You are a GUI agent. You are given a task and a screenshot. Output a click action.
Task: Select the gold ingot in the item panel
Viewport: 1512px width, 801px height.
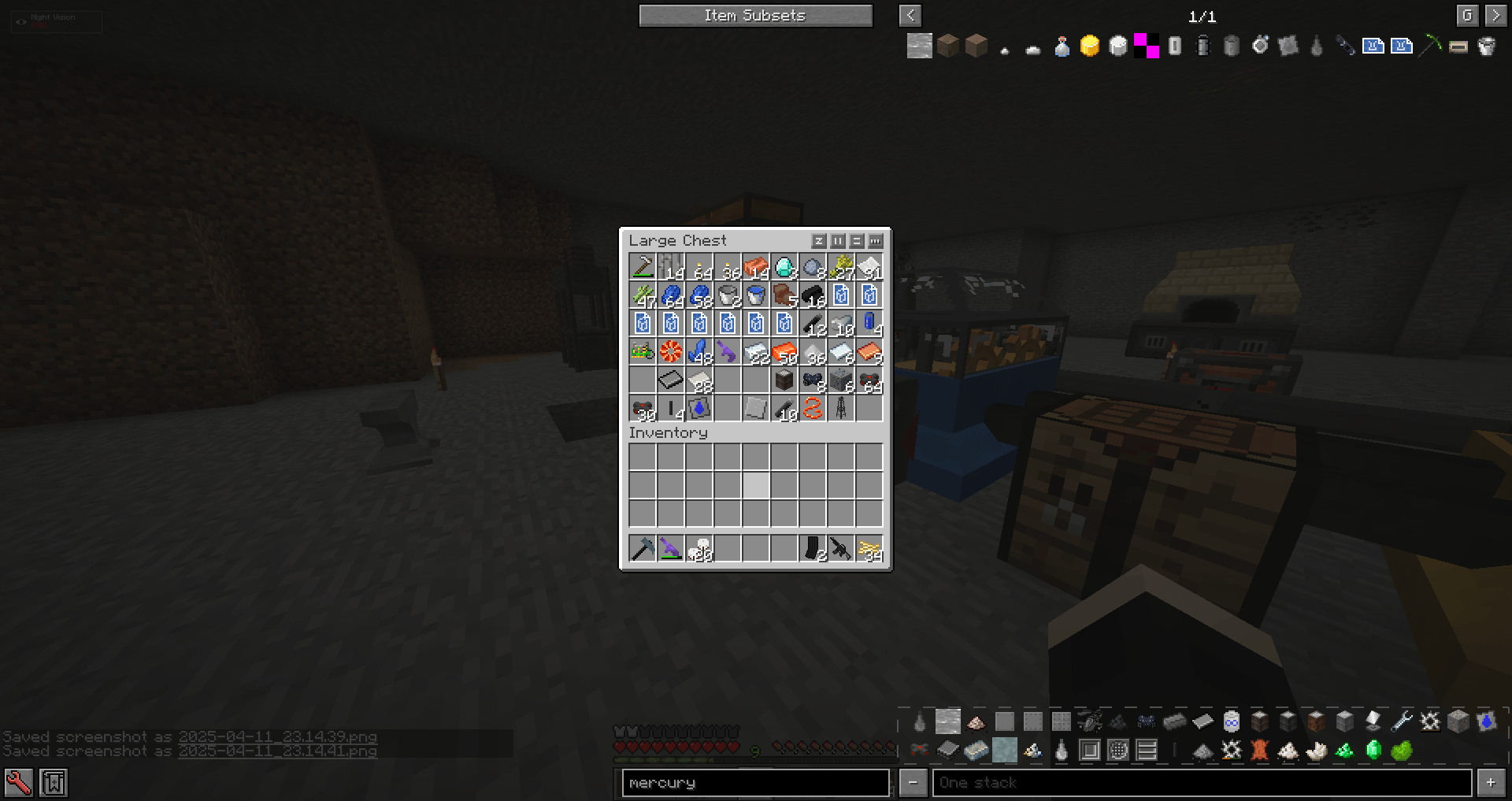[x=1089, y=46]
